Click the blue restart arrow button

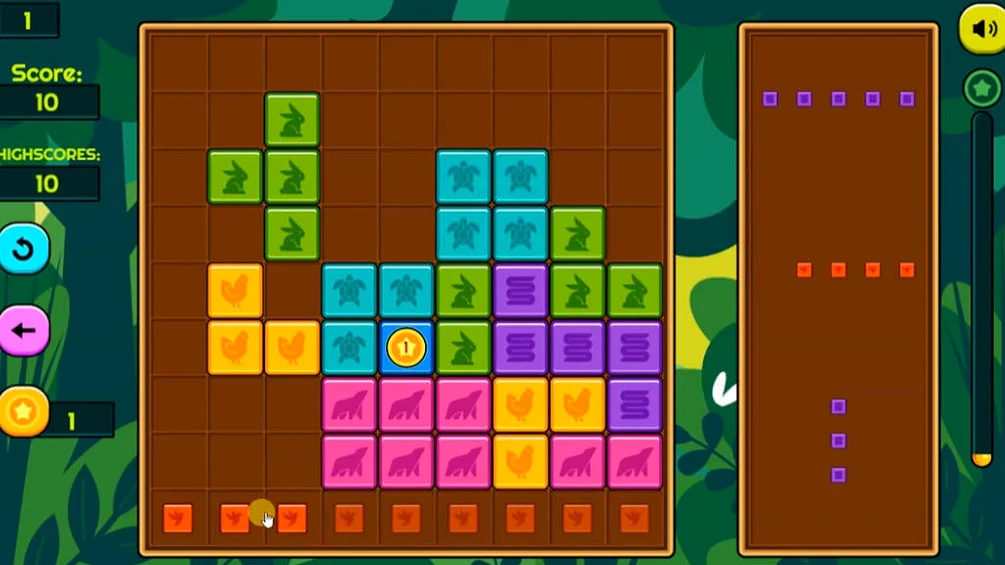(x=24, y=249)
